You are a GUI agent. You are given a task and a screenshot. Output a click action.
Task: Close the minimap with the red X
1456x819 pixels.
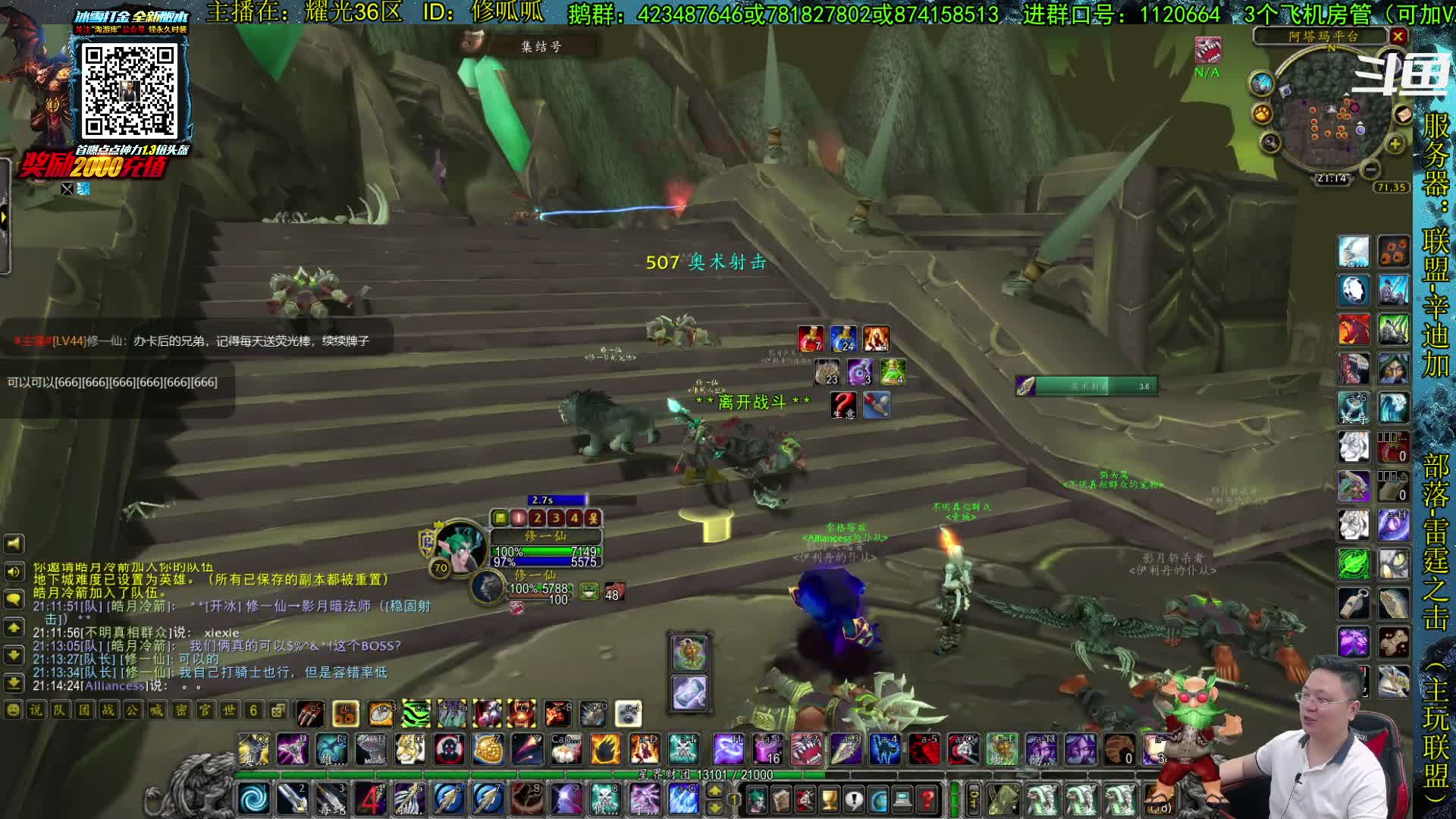click(x=1398, y=36)
